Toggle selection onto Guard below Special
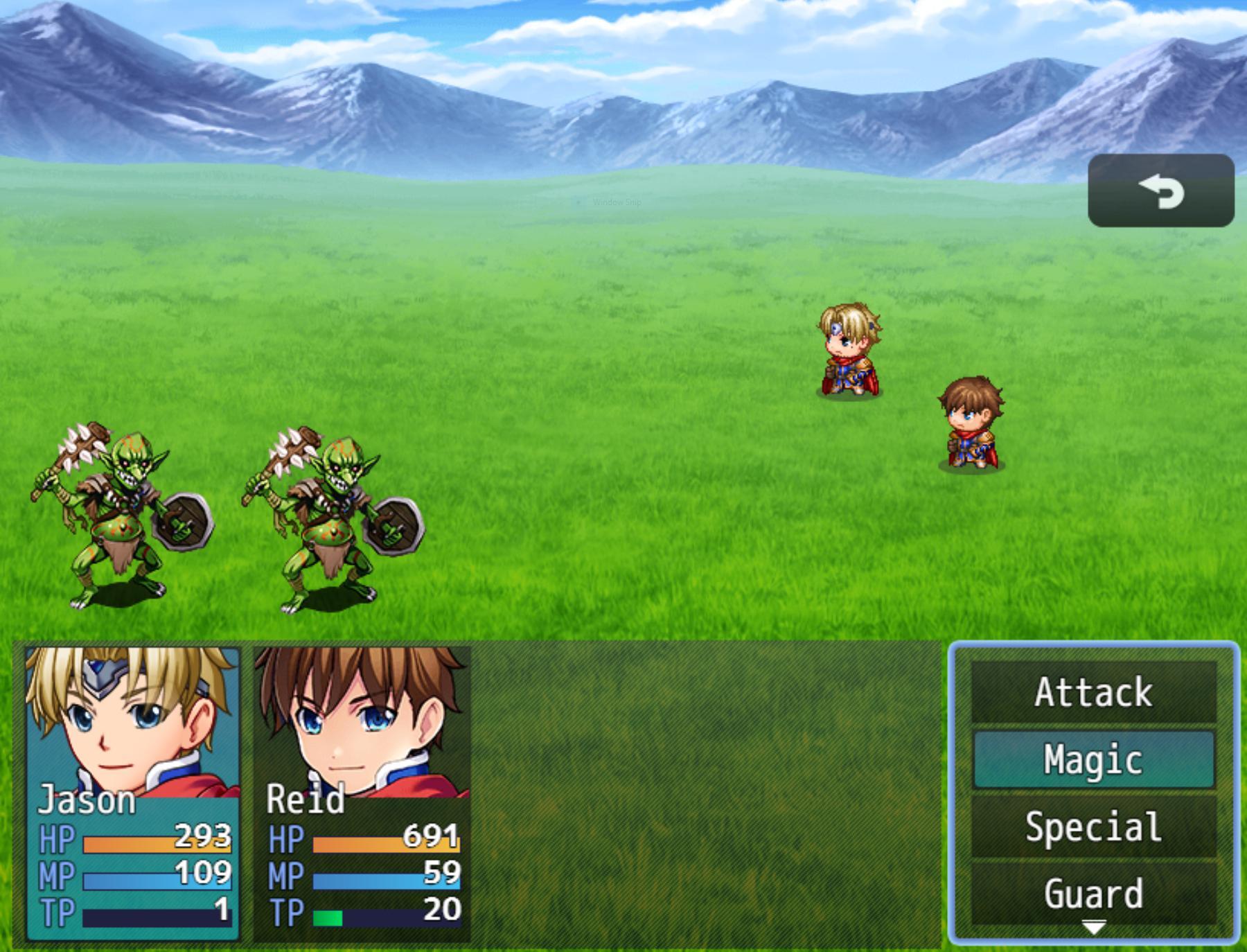Screen dimensions: 1247x952 tap(1093, 894)
